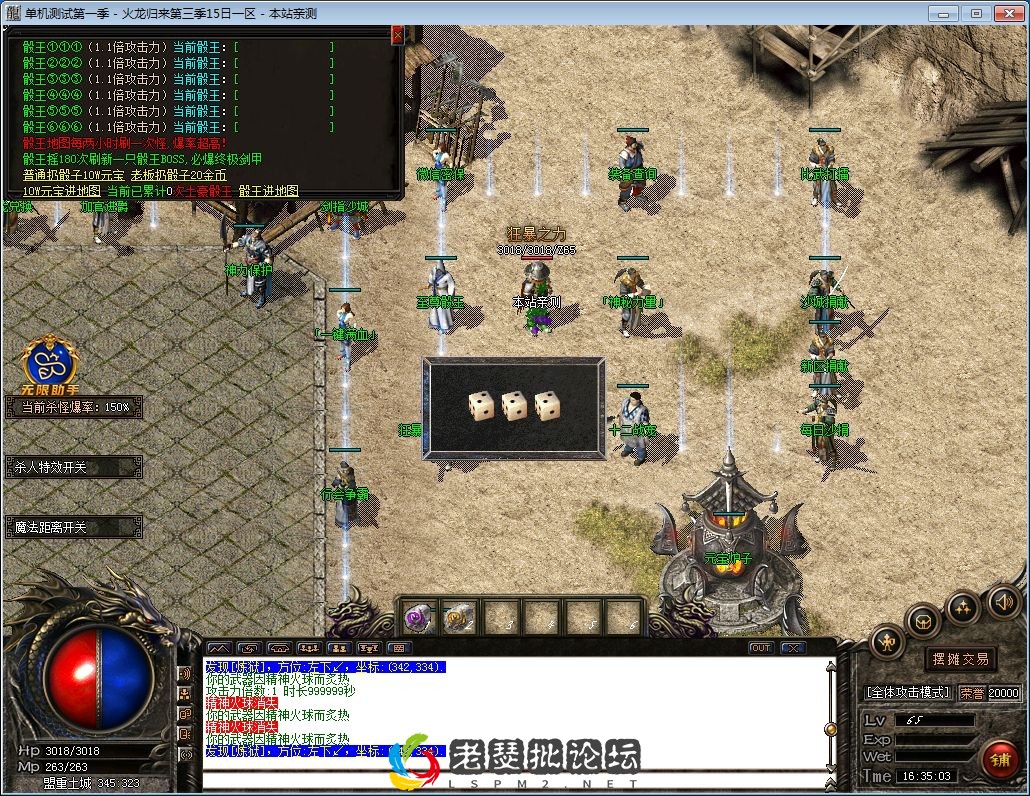This screenshot has height=796, width=1030.
Task: Click the 10W元宝进地图 link
Action: click(62, 190)
